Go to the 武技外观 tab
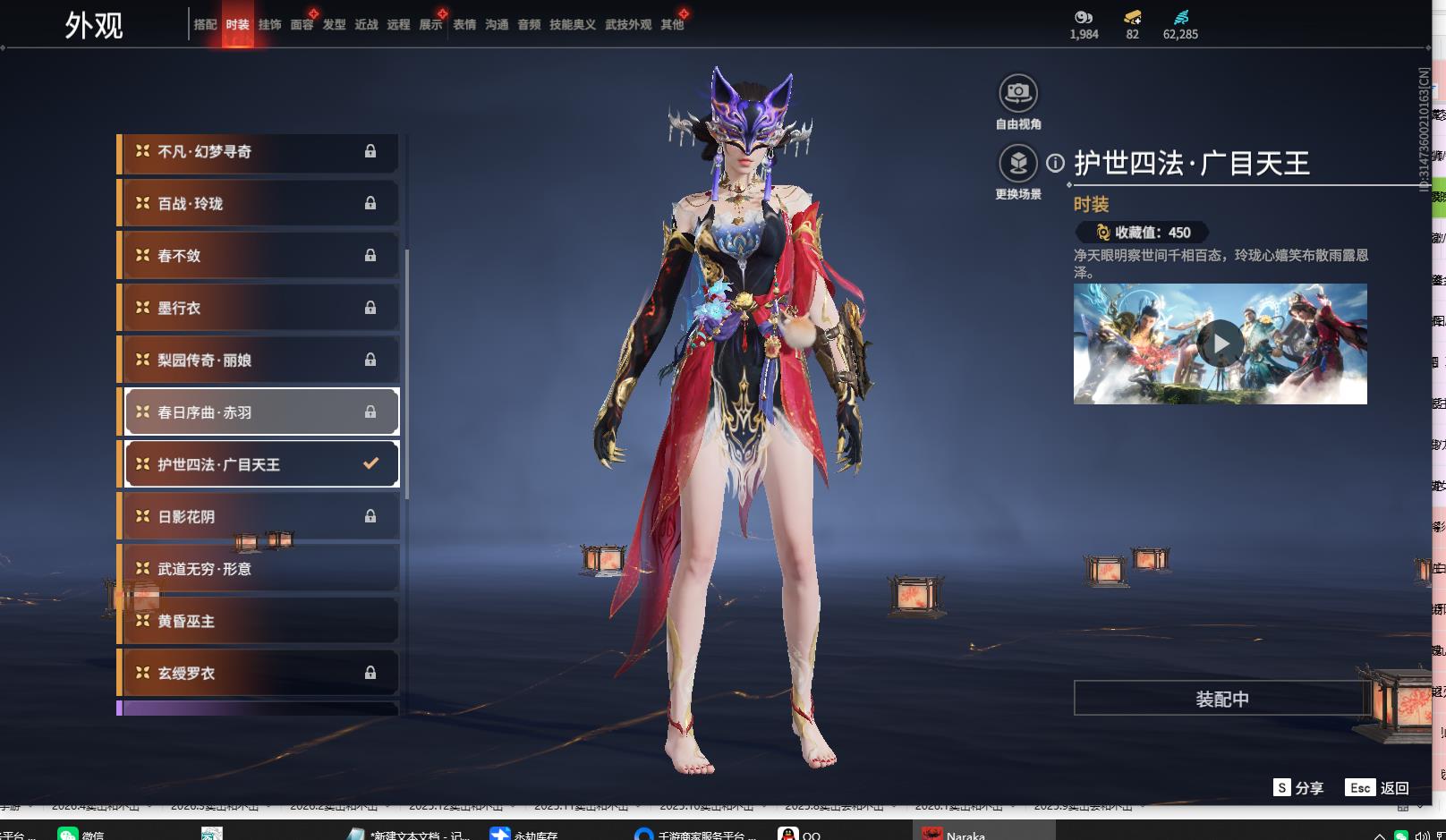The height and width of the screenshot is (840, 1446). [628, 25]
